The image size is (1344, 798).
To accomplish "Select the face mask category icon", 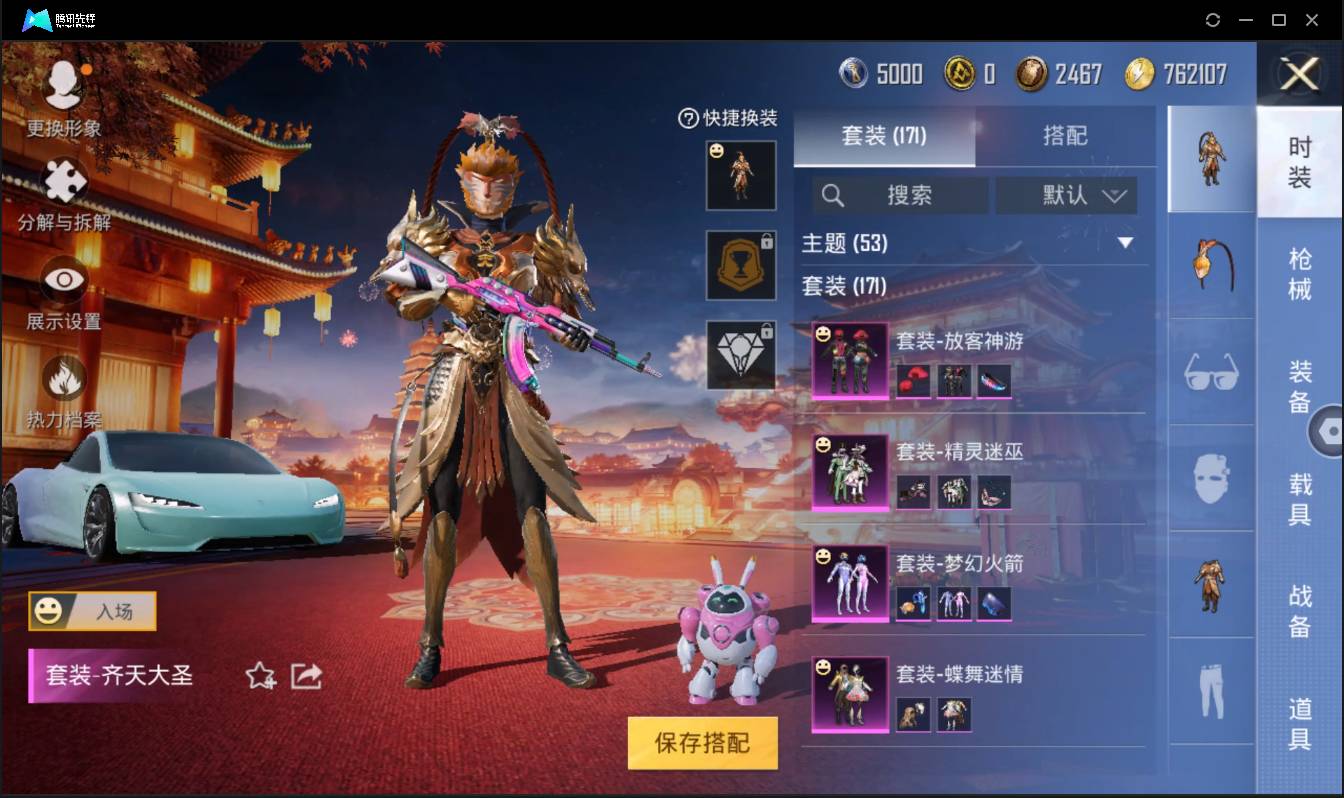I will (1210, 479).
